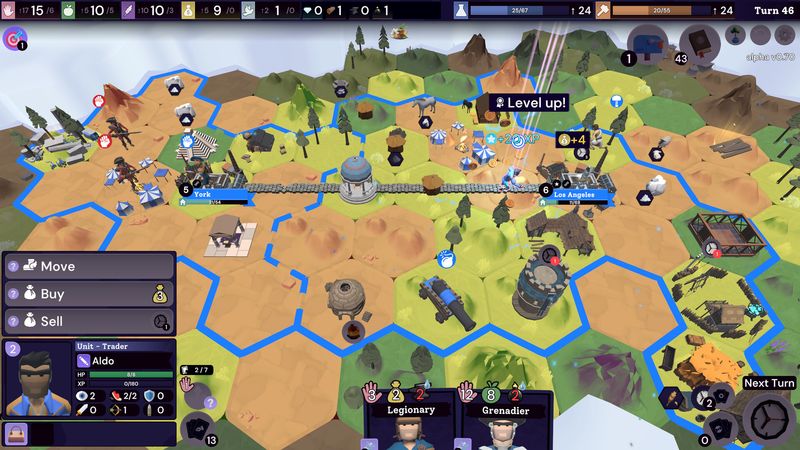Select the Sell trade action
Image resolution: width=800 pixels, height=450 pixels.
pyautogui.click(x=90, y=321)
